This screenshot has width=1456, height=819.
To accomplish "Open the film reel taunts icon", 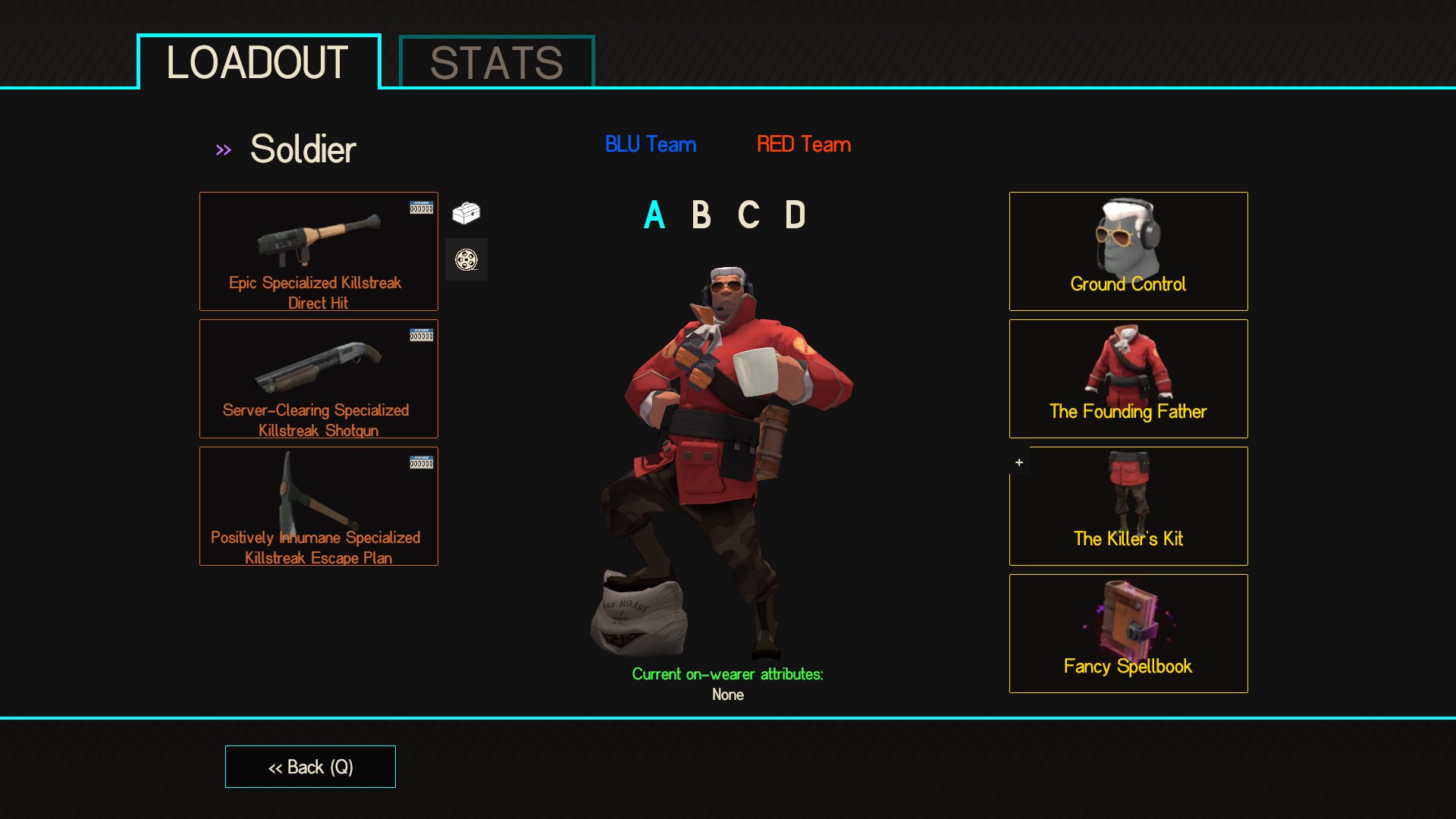I will 466,260.
